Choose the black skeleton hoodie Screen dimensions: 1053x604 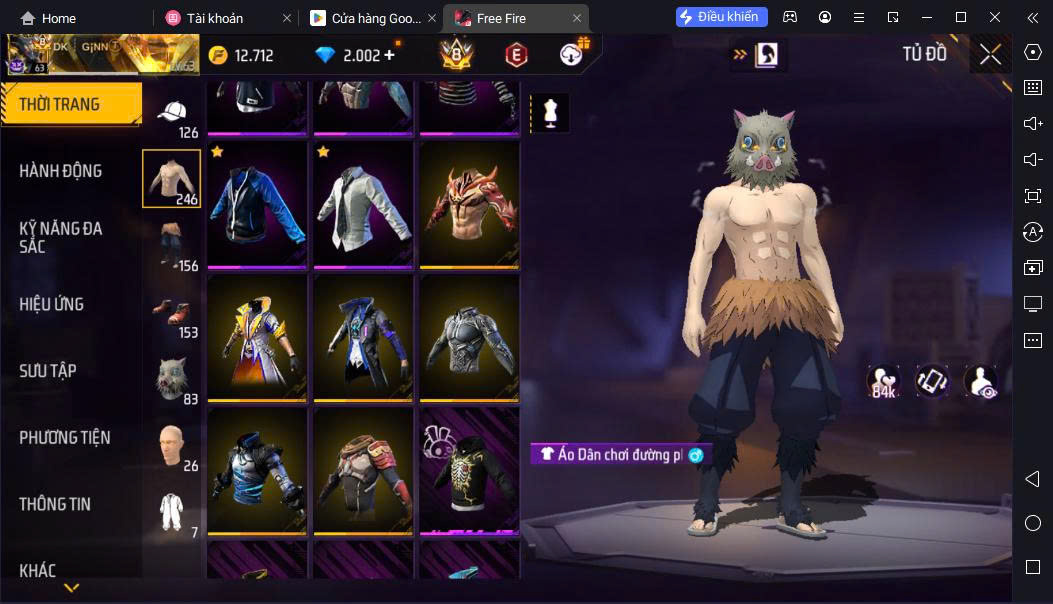(x=469, y=470)
